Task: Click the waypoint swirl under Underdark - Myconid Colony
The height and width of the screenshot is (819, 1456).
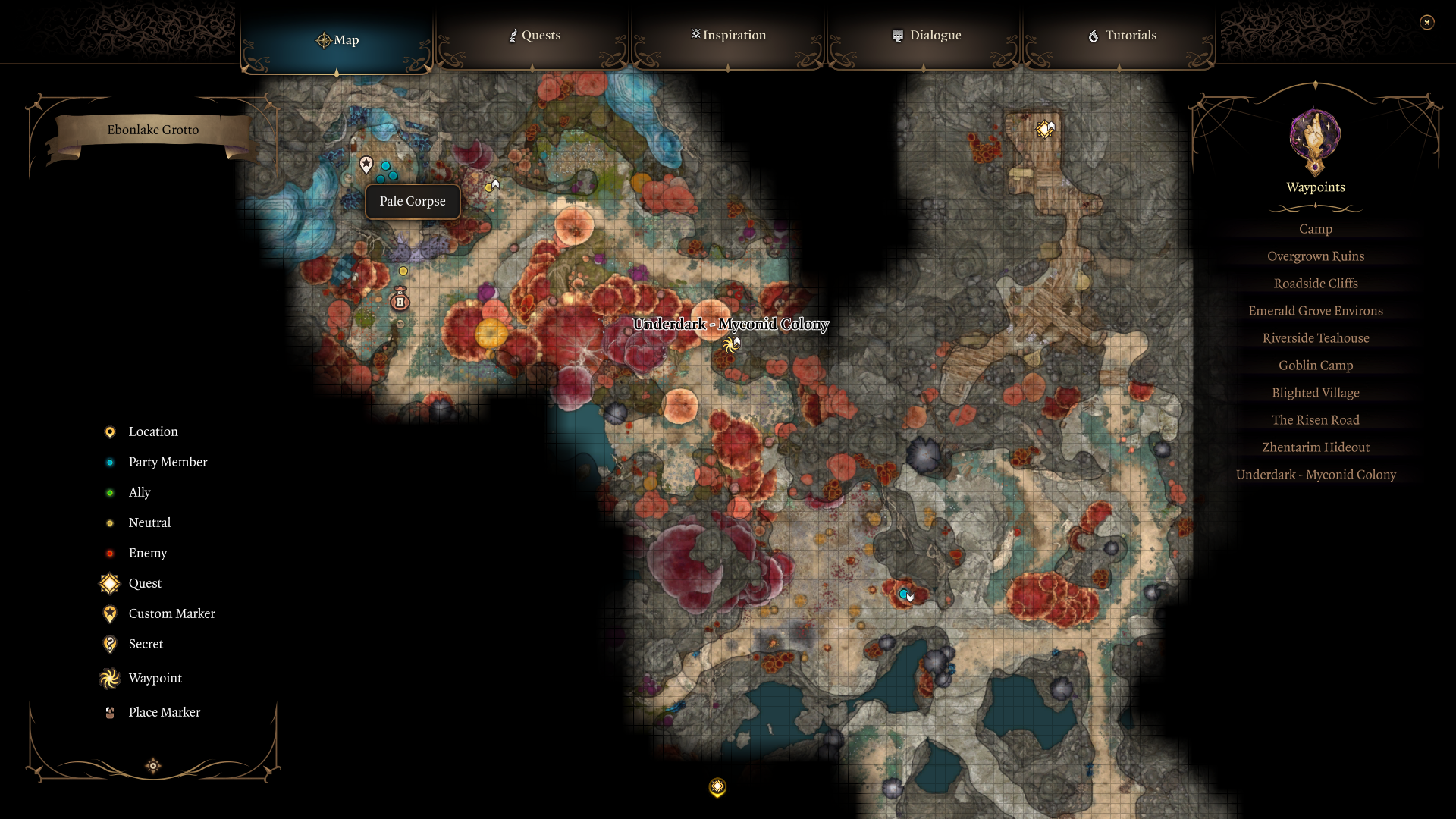Action: click(x=730, y=344)
